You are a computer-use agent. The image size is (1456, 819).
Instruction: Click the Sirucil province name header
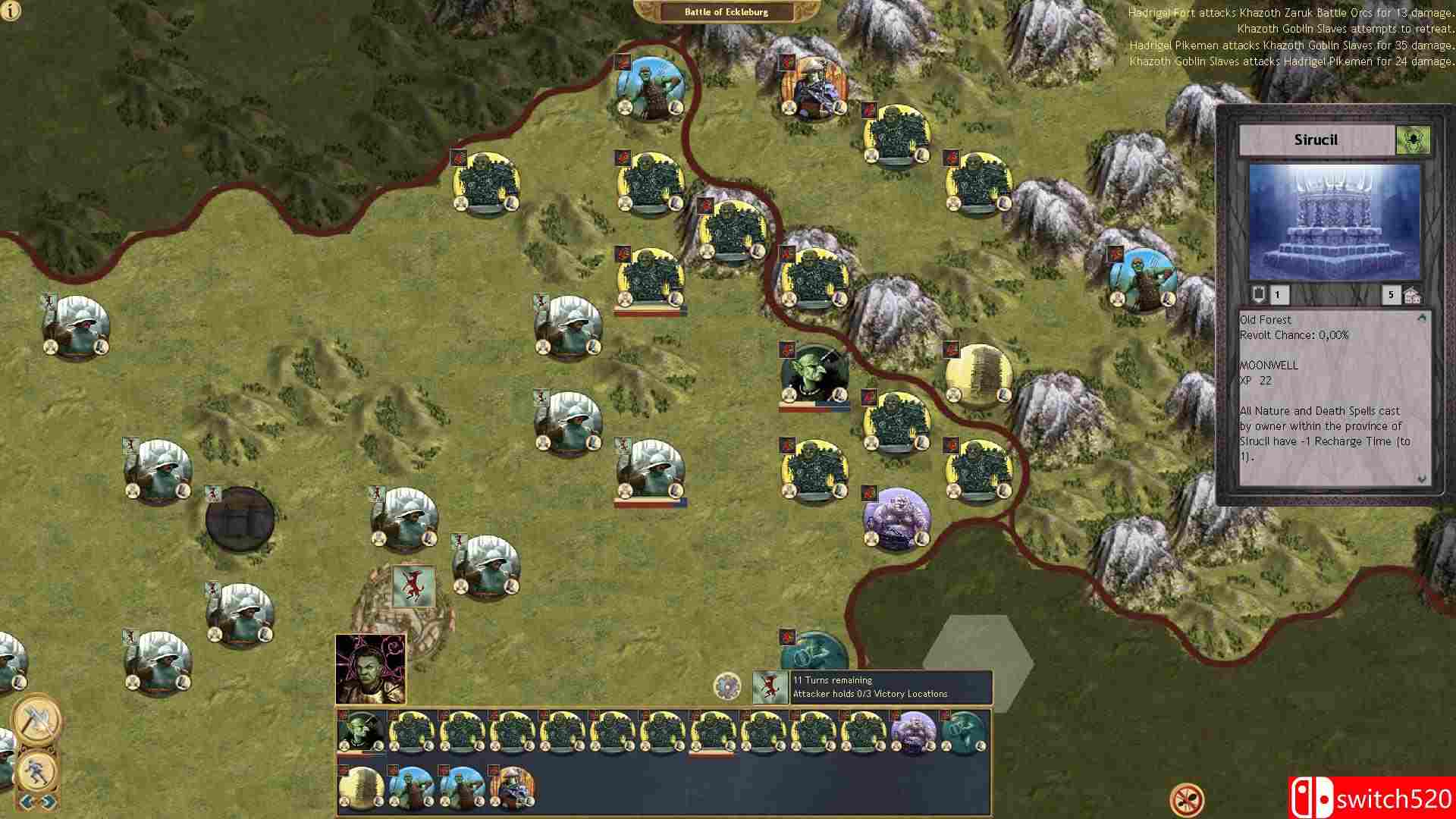1316,140
